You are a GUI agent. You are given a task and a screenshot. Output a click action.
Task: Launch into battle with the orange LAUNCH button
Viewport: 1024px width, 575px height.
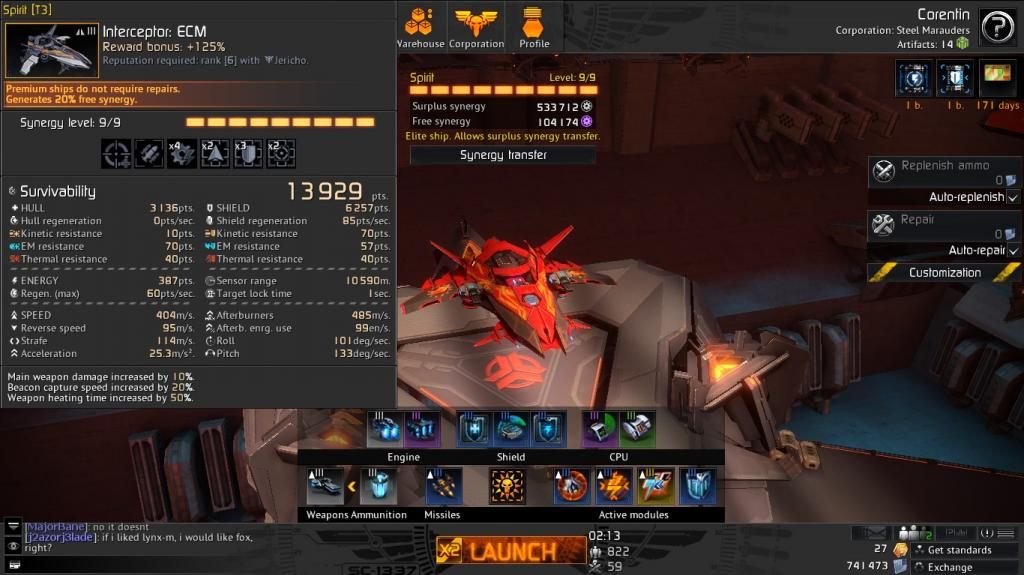click(x=512, y=550)
